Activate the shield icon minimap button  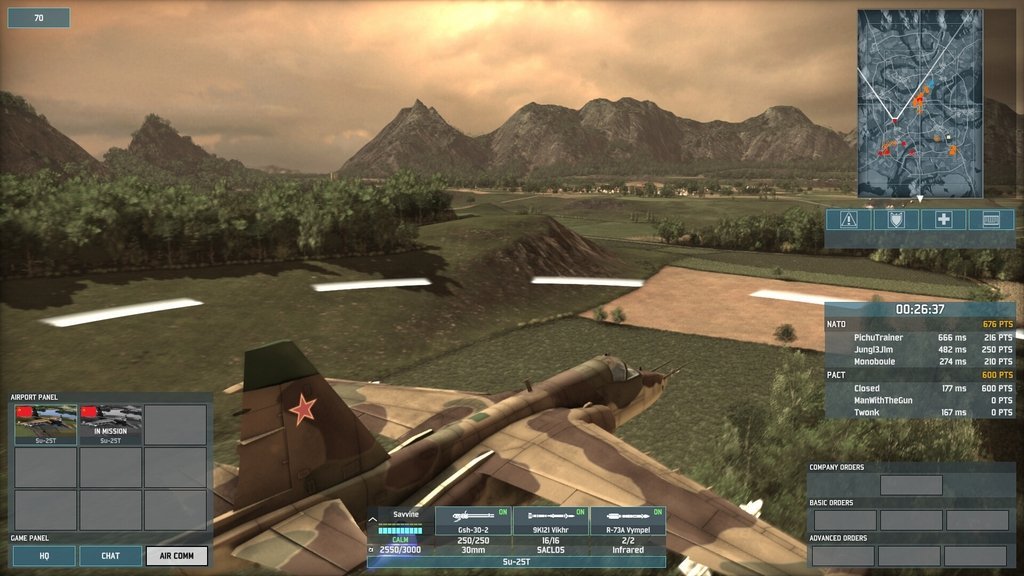click(895, 220)
